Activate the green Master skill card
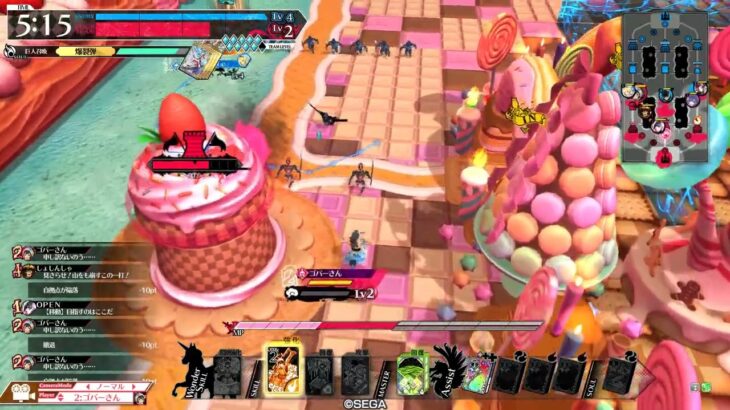This screenshot has height=410, width=730. coord(411,375)
